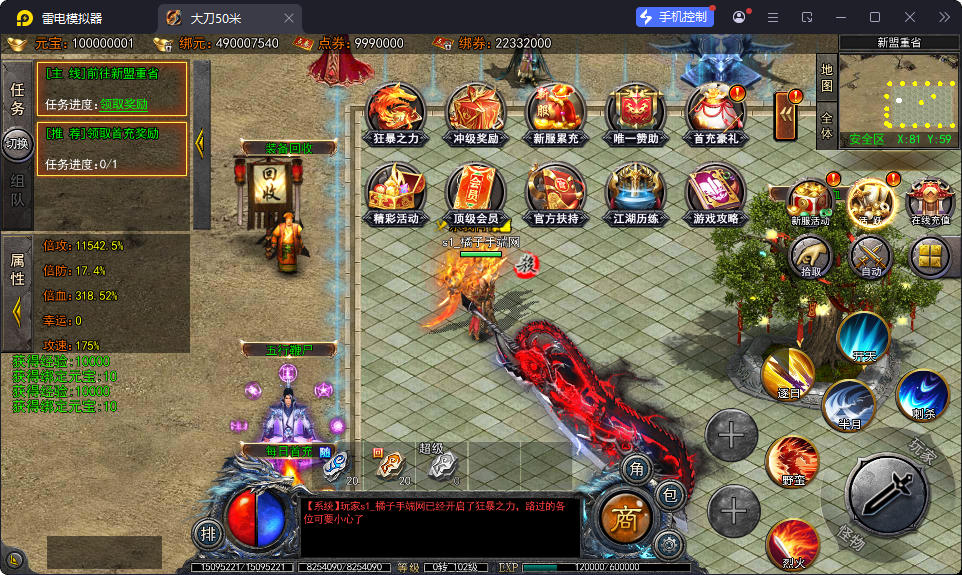
Task: Open the 首充豪礼 first-recharge gift
Action: tap(715, 112)
